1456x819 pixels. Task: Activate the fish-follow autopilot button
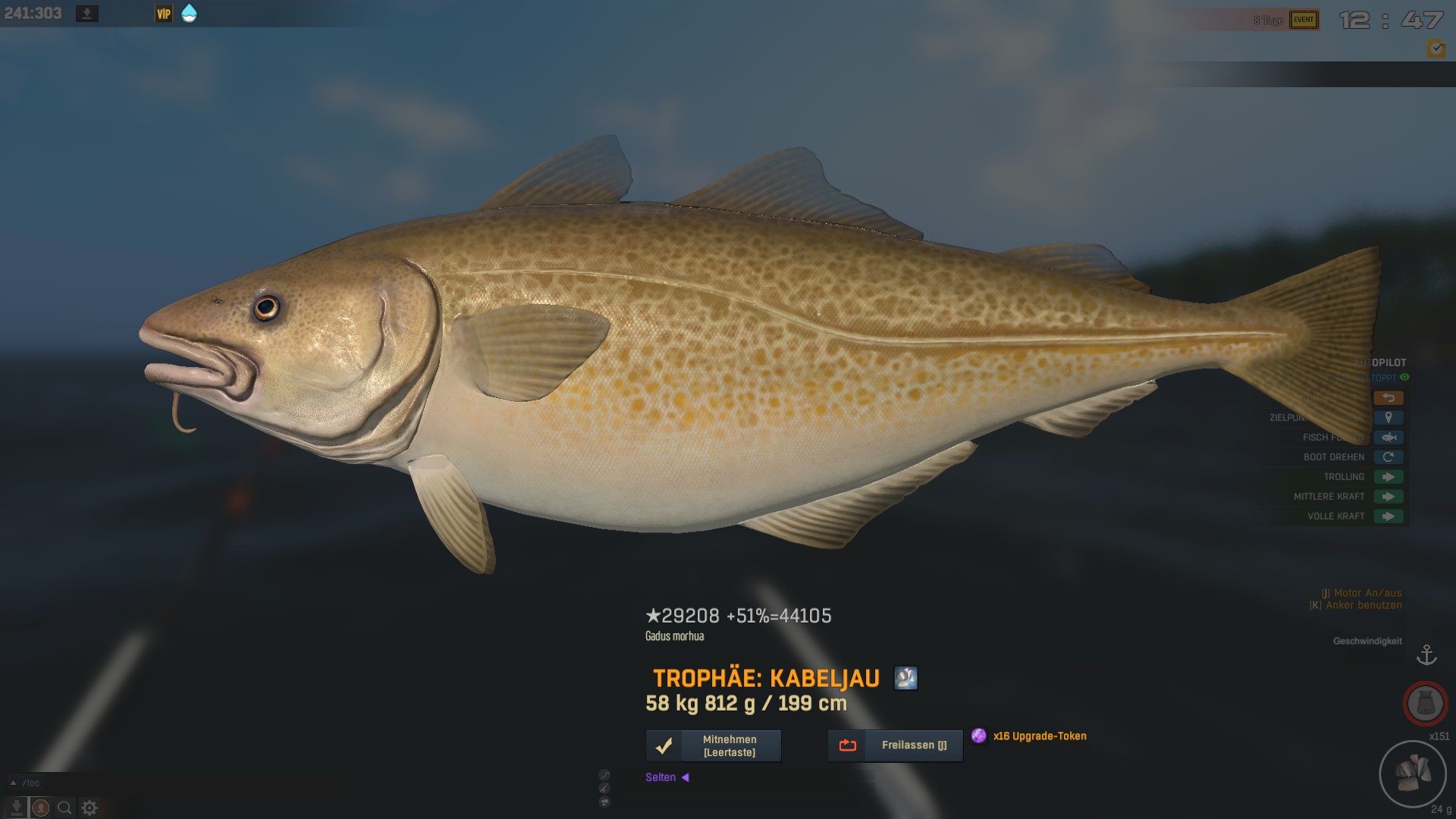[1388, 438]
